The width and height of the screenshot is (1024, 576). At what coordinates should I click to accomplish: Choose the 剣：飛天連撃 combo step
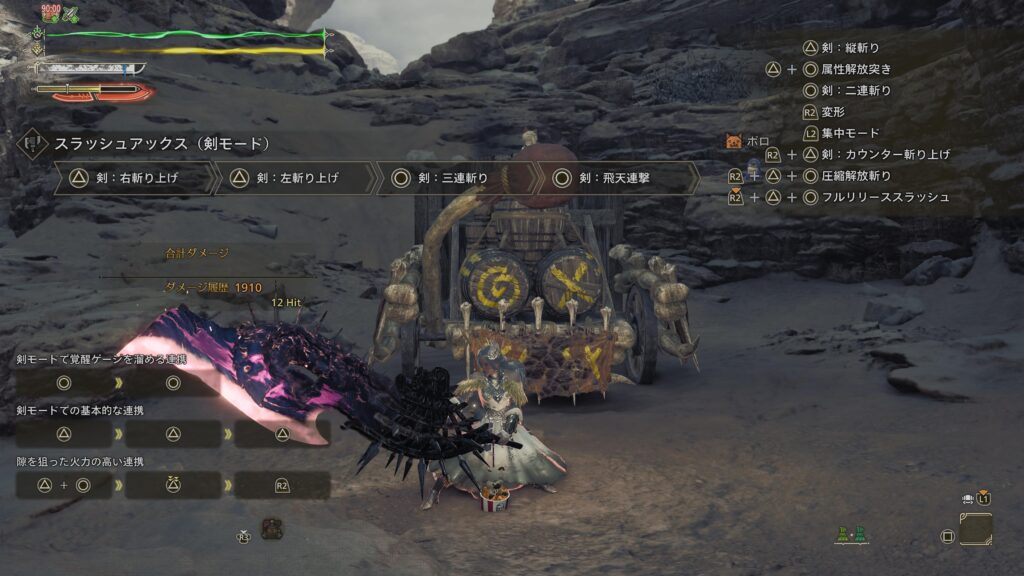coord(617,179)
